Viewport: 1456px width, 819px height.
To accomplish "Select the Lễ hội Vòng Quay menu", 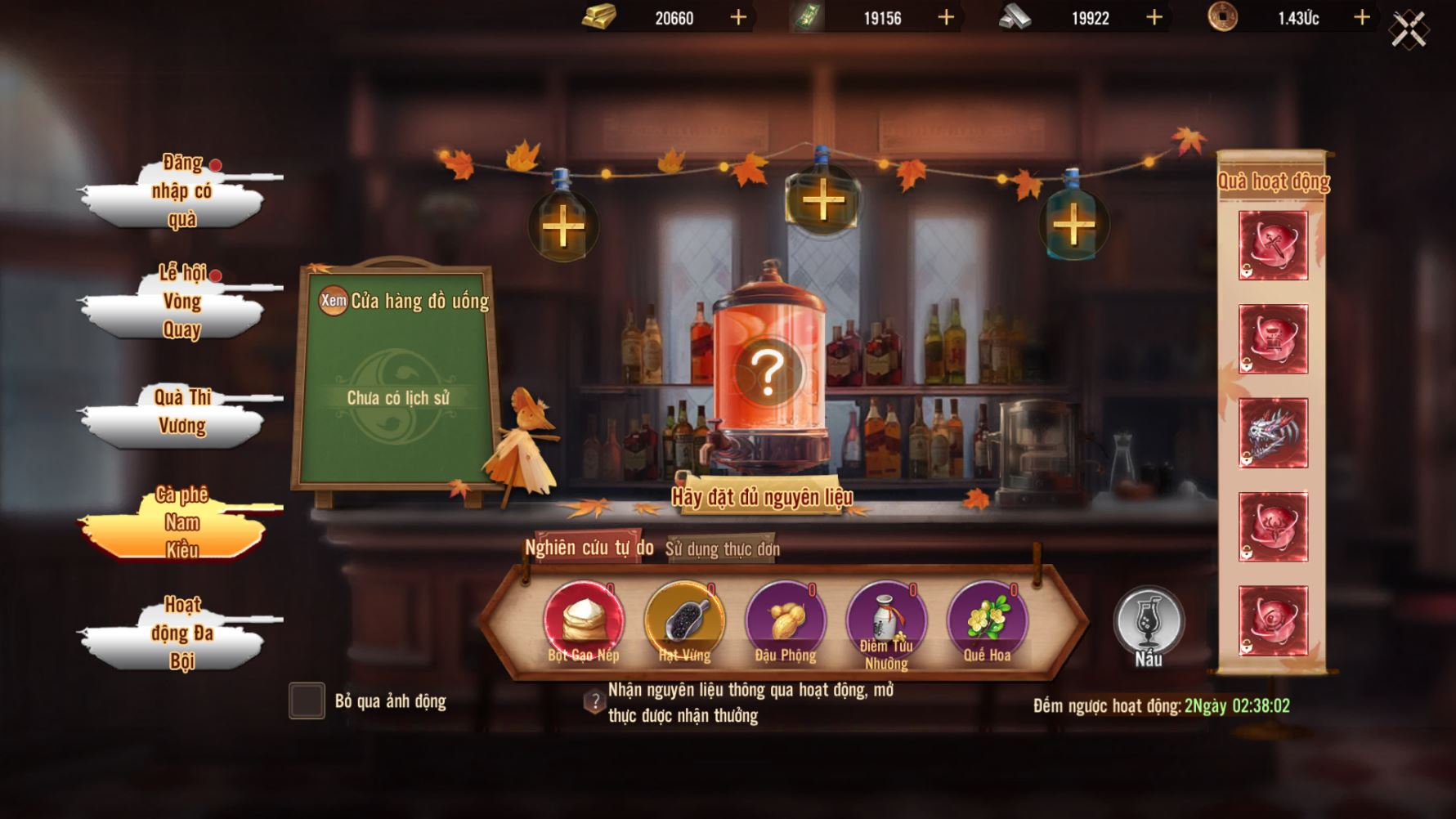I will pyautogui.click(x=181, y=302).
